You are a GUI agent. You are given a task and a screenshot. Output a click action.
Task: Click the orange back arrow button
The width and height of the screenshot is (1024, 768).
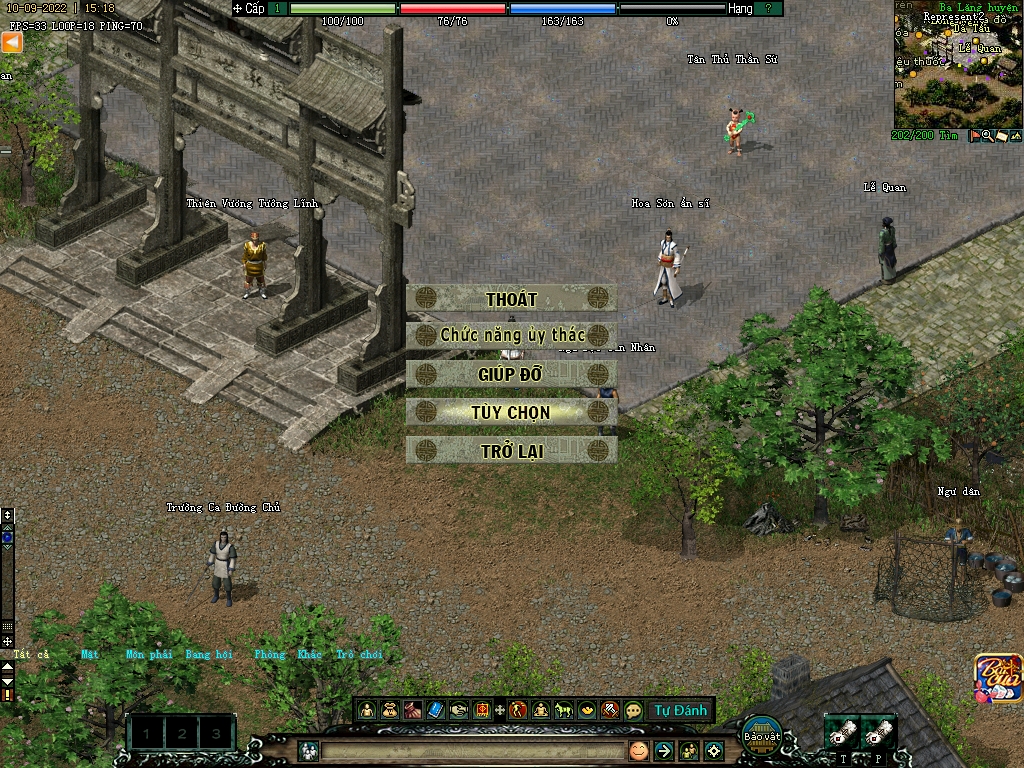(12, 43)
